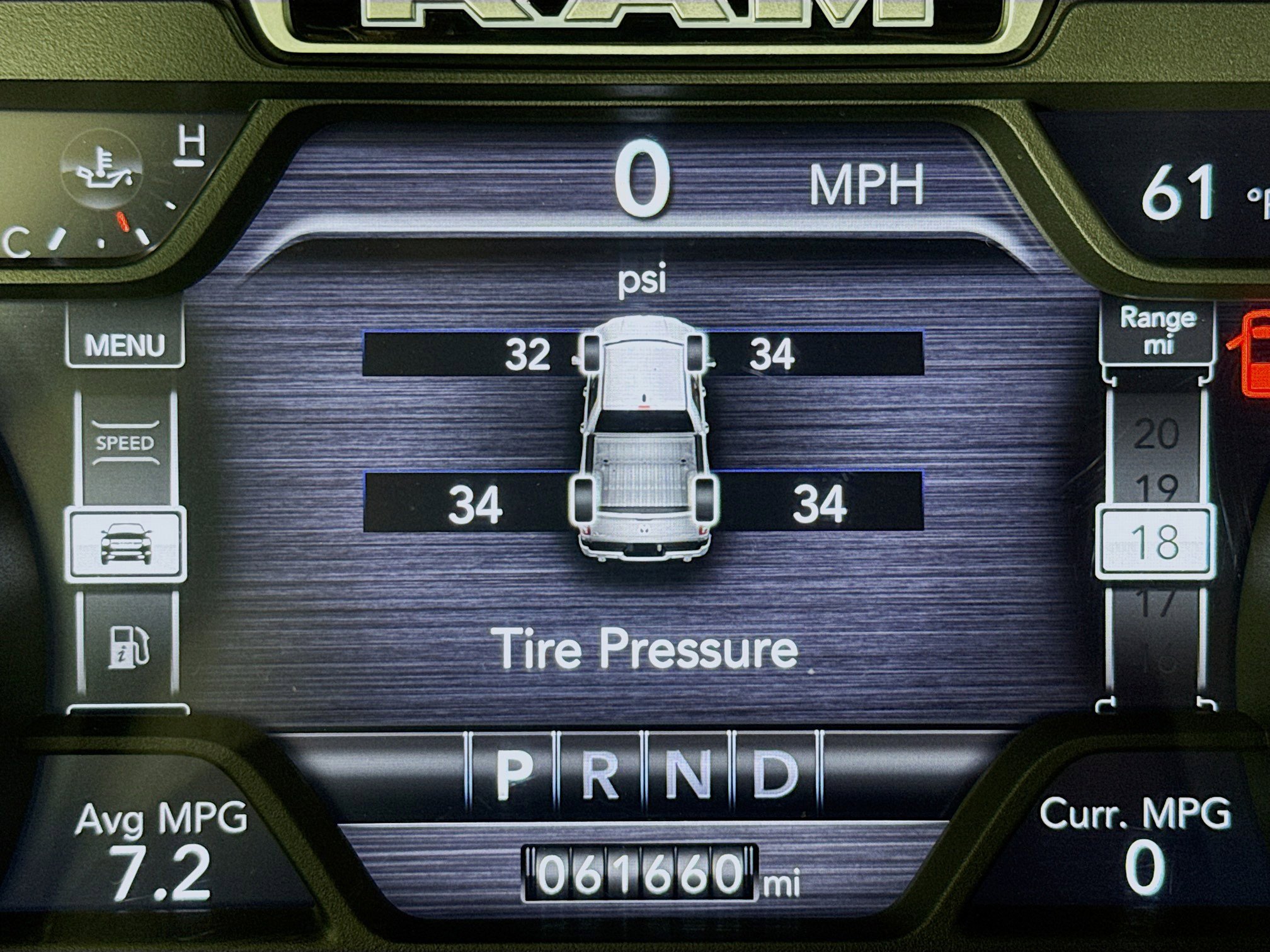Select the SPEED menu entry
The width and height of the screenshot is (1270, 952).
[125, 443]
